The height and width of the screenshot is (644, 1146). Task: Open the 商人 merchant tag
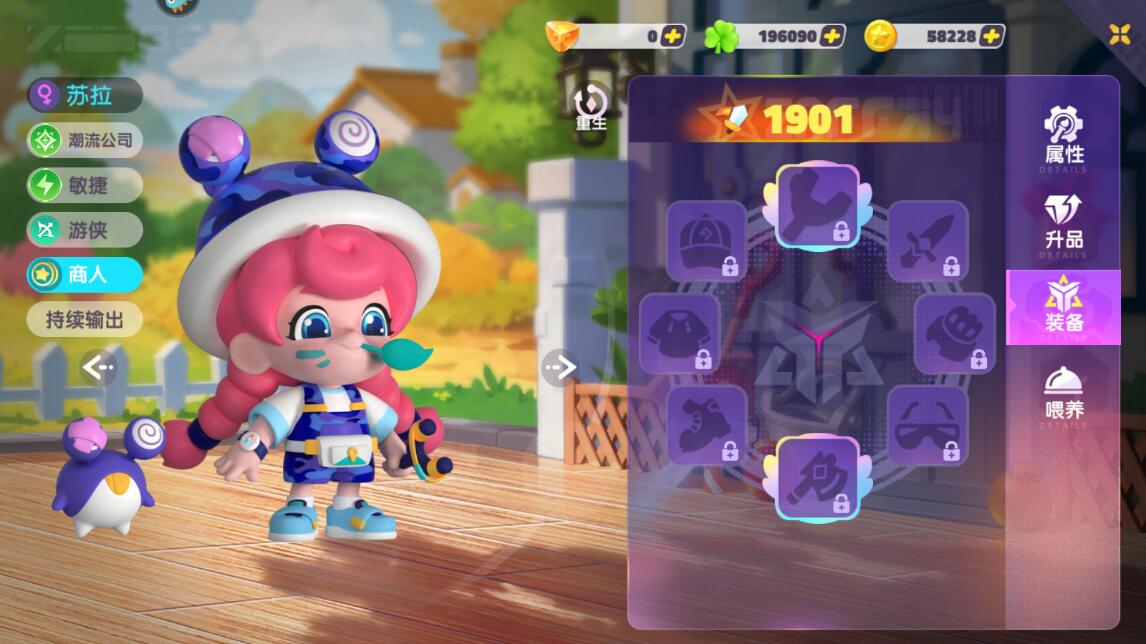click(x=85, y=274)
